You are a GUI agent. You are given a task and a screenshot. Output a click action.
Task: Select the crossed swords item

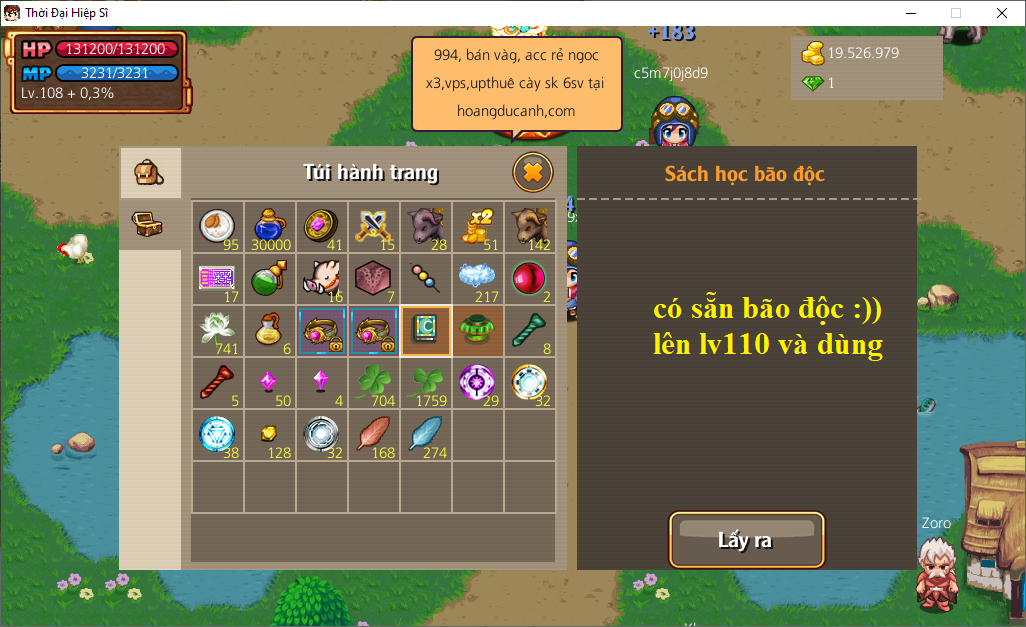(373, 226)
